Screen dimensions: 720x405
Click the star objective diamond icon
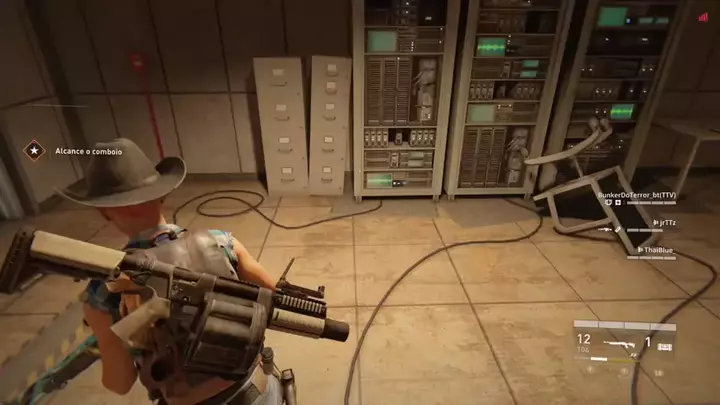click(x=35, y=151)
